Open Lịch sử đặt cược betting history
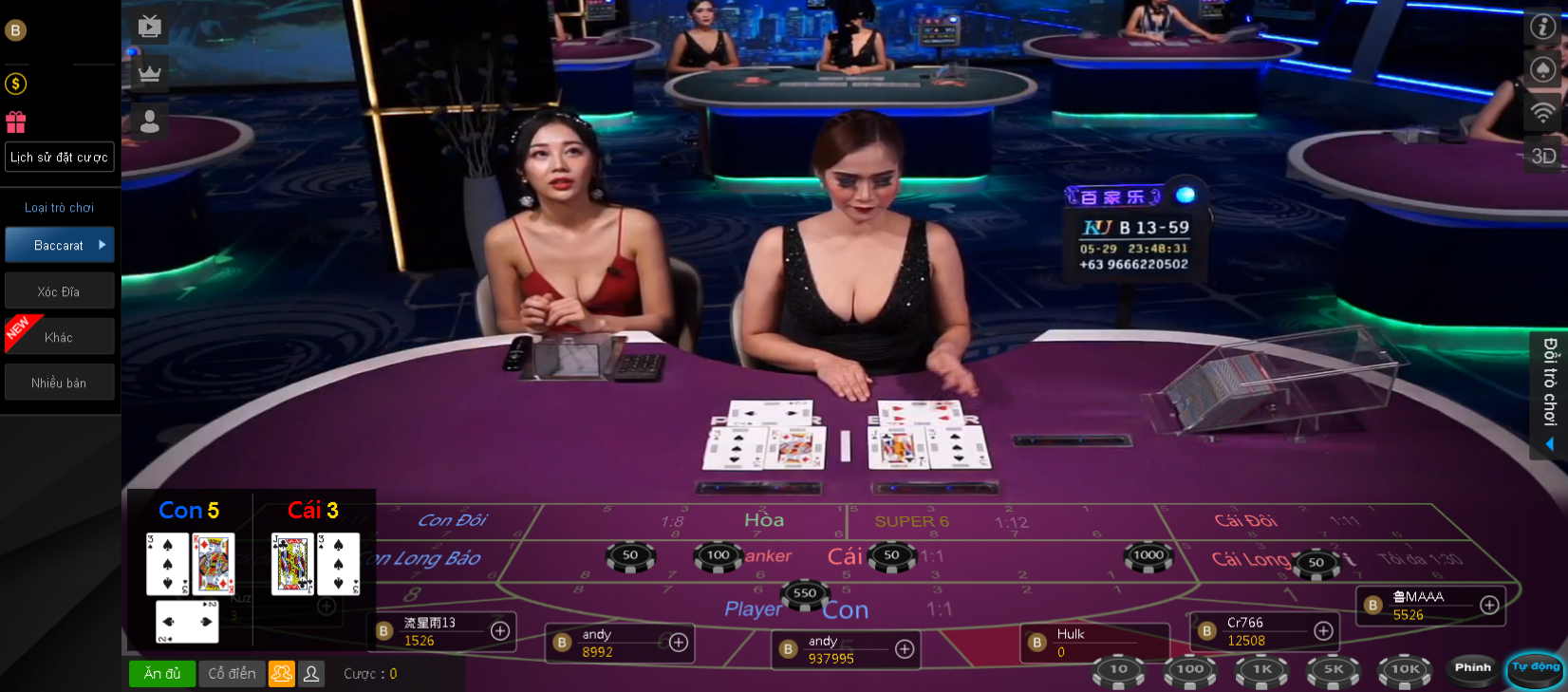 pos(59,157)
